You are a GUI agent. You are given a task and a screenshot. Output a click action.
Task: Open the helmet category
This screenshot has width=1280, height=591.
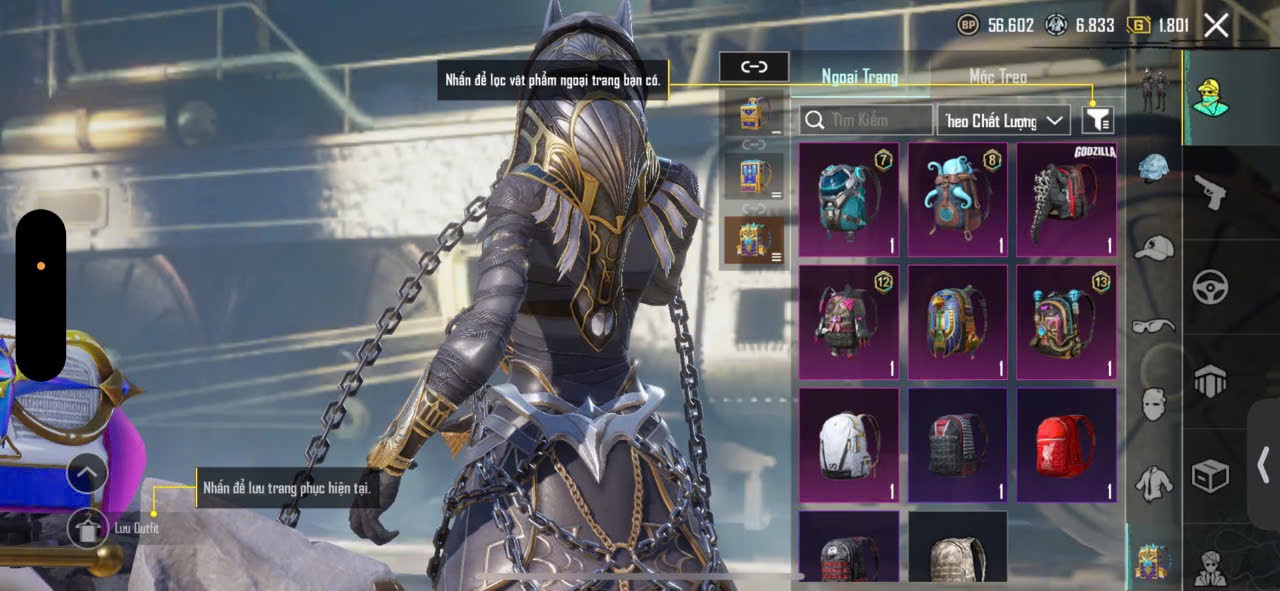(x=1154, y=168)
